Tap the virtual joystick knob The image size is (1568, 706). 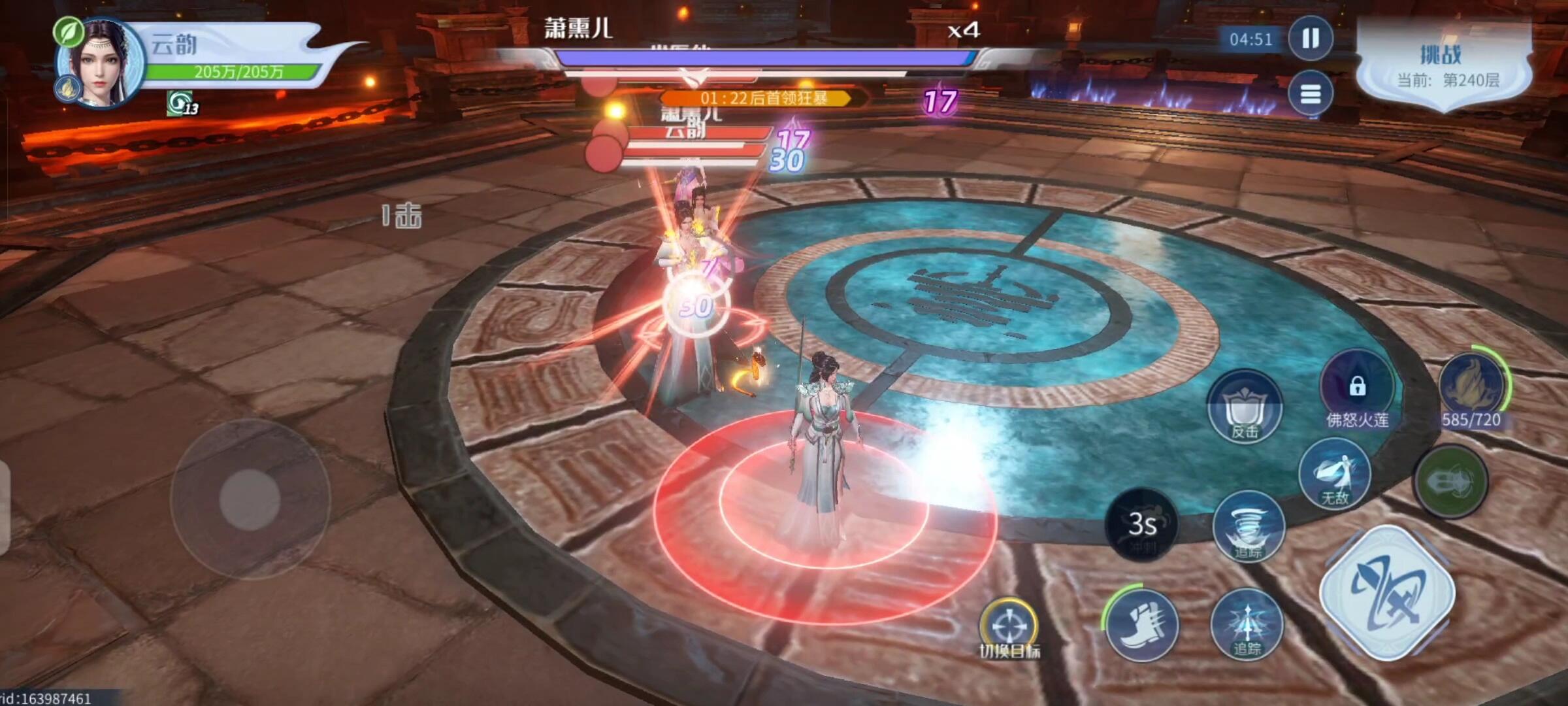tap(250, 498)
